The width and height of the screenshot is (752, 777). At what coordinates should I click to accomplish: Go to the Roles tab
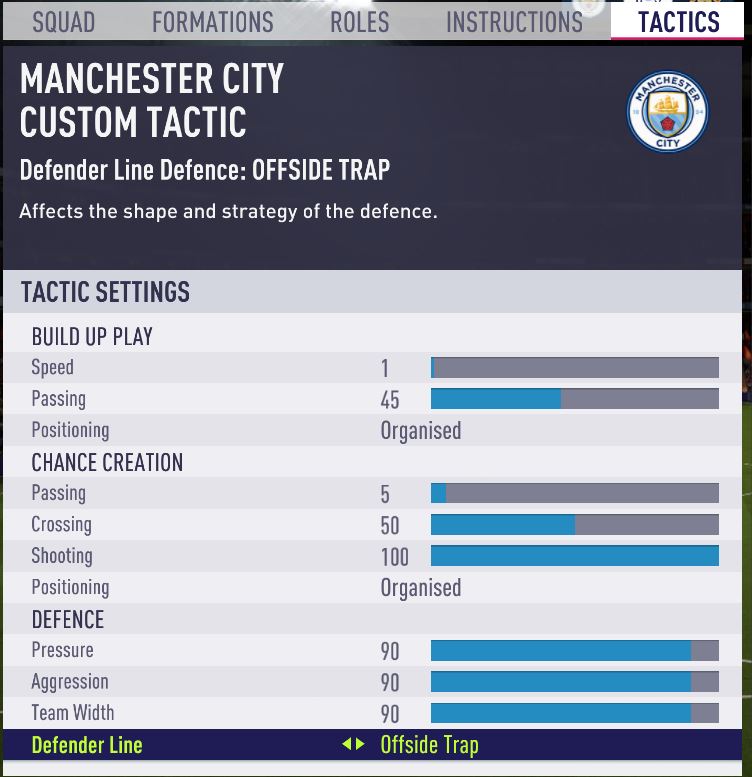click(359, 21)
